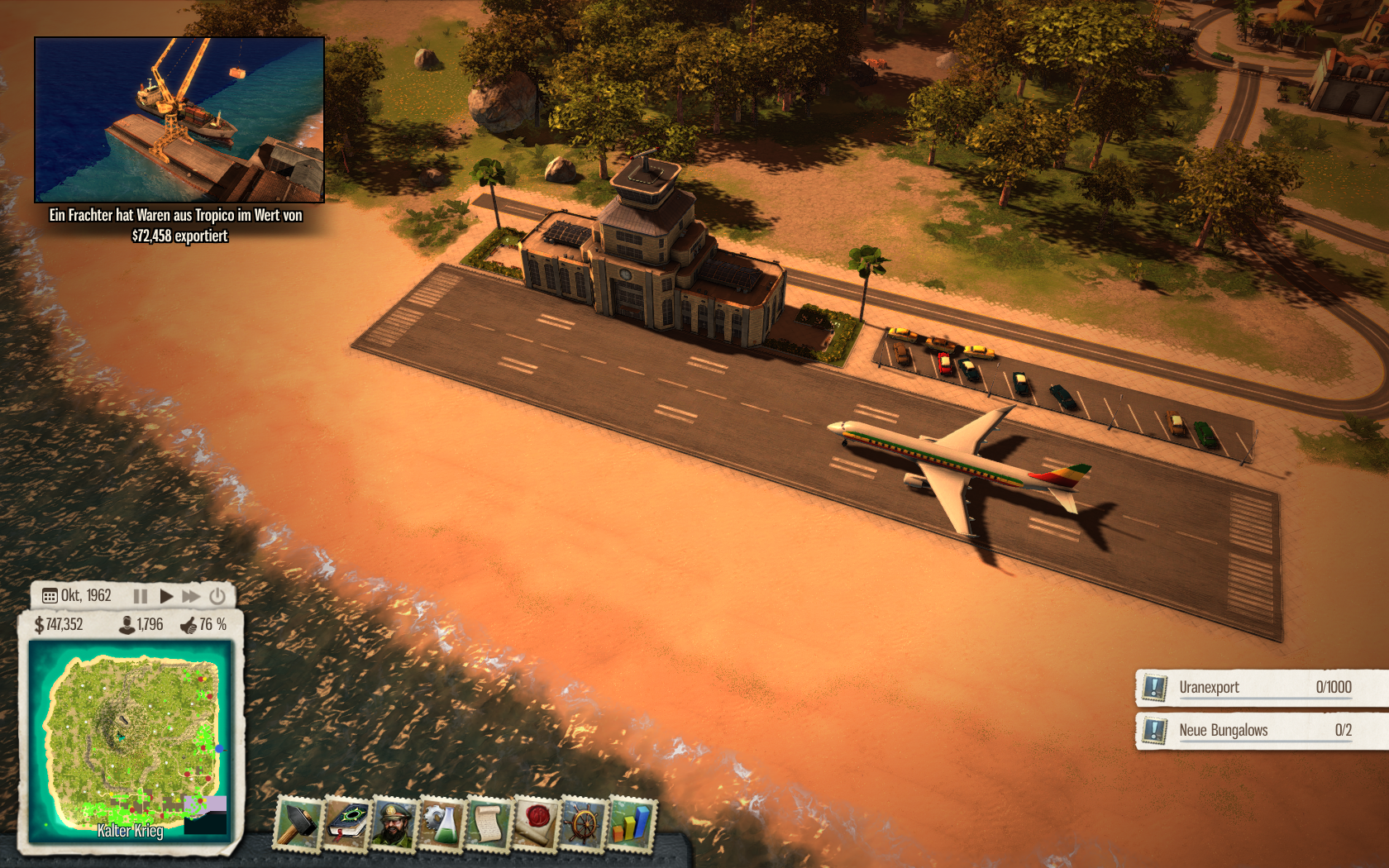Open the wax-sealed constitution stamp
1389x868 pixels.
tap(537, 823)
